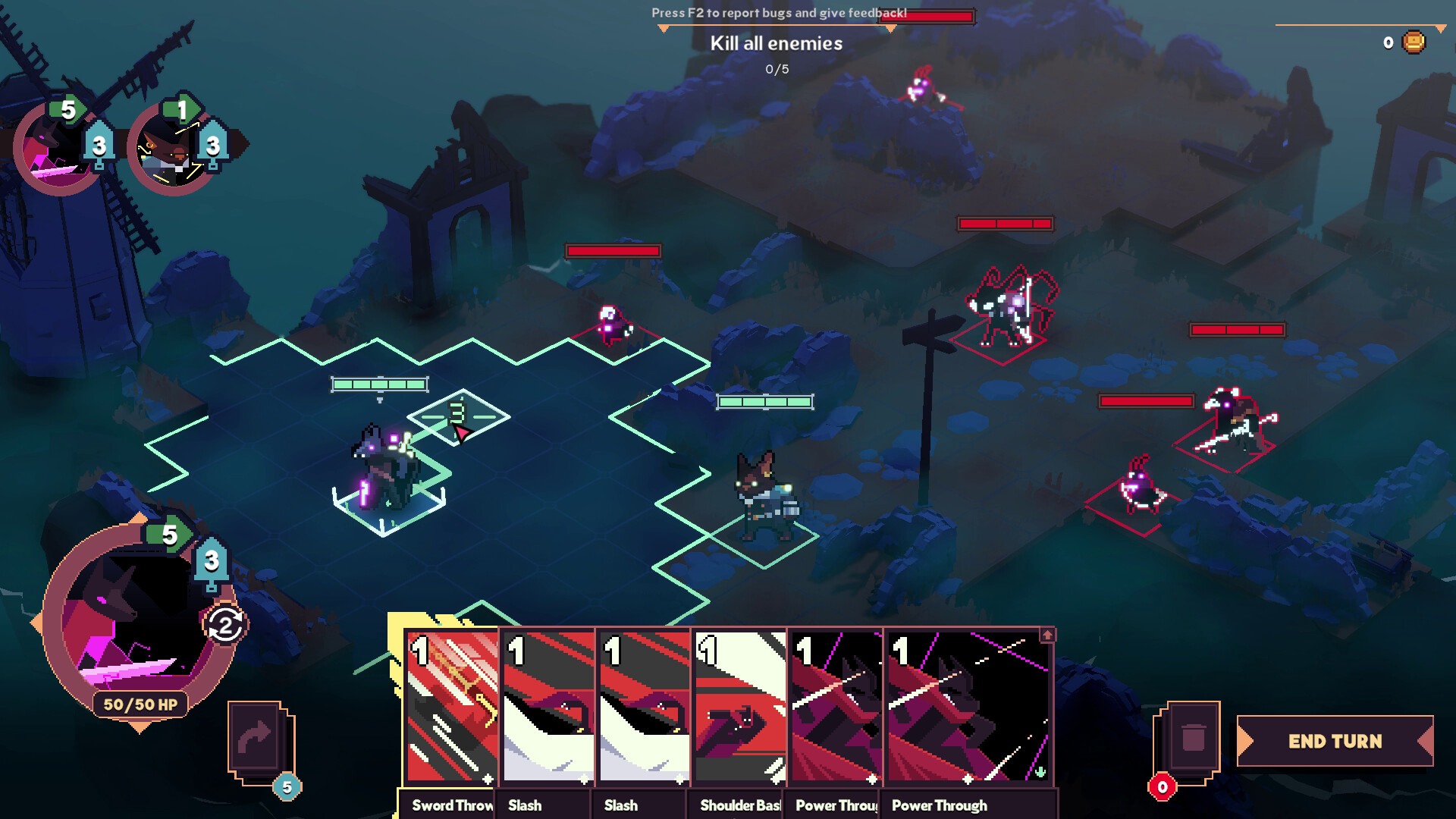The height and width of the screenshot is (819, 1456).
Task: Open the draw pile deck
Action: 255,738
